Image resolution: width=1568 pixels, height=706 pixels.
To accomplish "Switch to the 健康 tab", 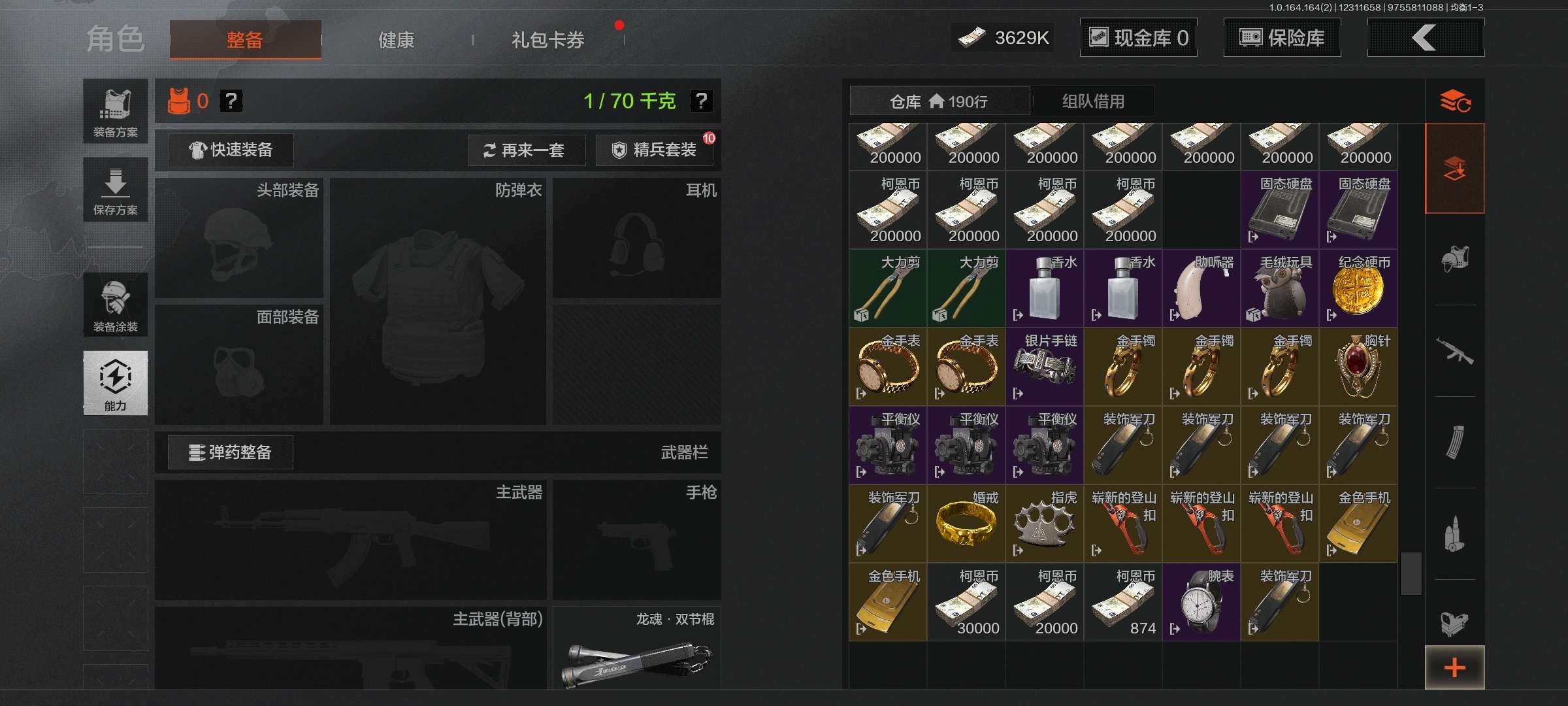I will click(x=396, y=40).
